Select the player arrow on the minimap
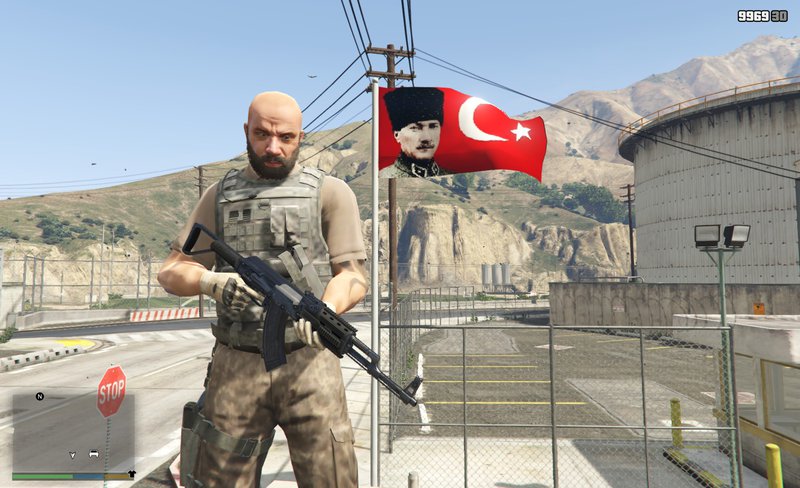 pyautogui.click(x=72, y=453)
